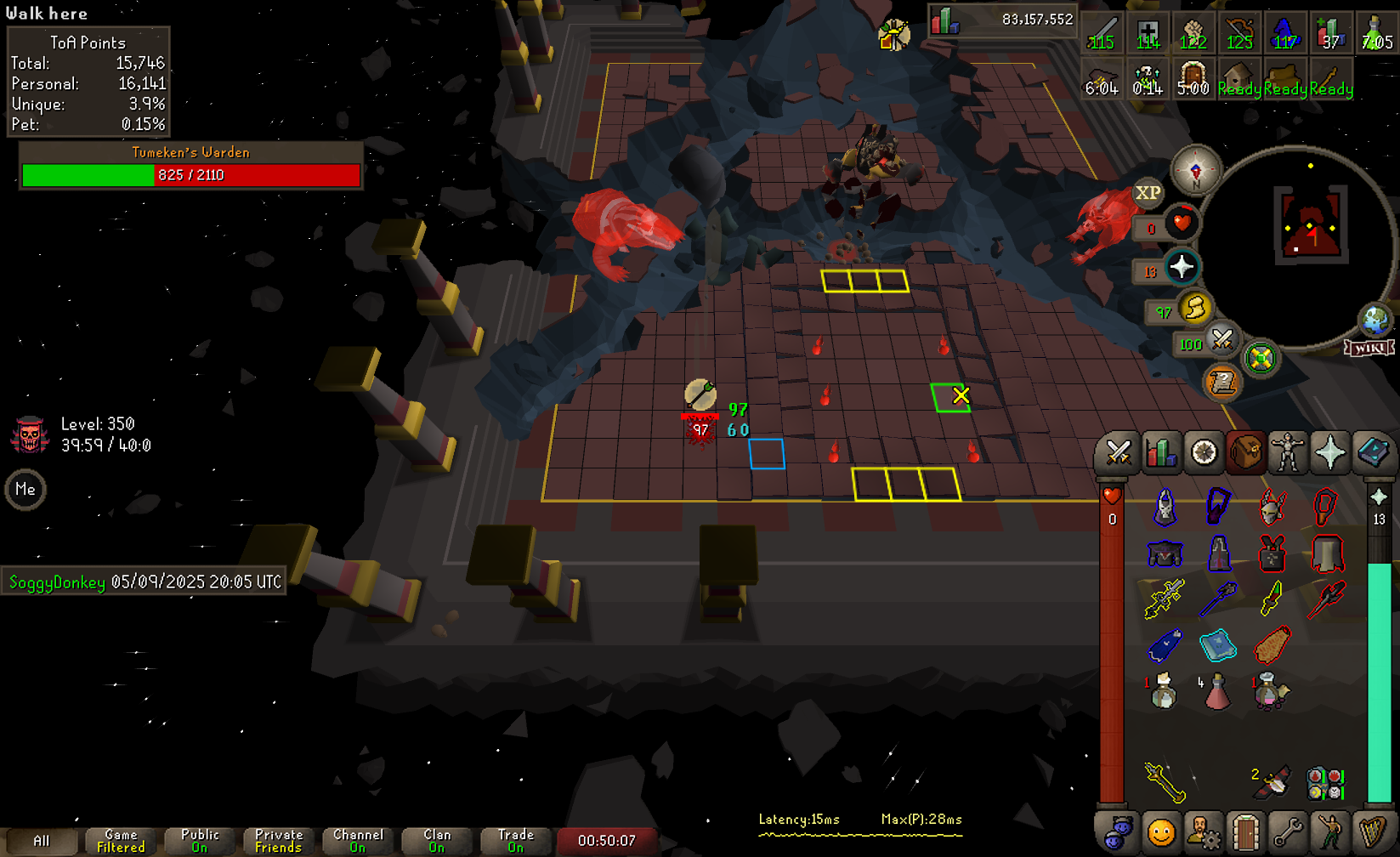1400x857 pixels.
Task: Open the world map globe
Action: point(1374,321)
